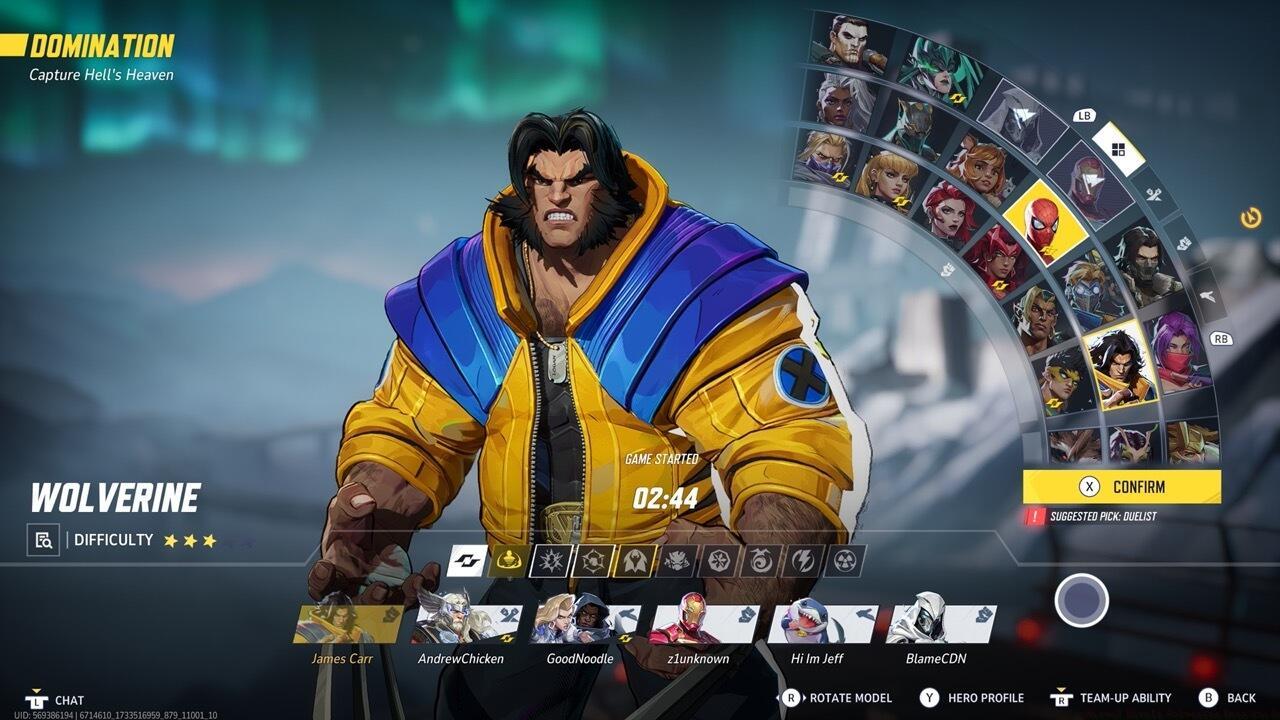This screenshot has width=1280, height=720.
Task: Select the crossed-swords Duelist role icon
Action: (x=1157, y=193)
